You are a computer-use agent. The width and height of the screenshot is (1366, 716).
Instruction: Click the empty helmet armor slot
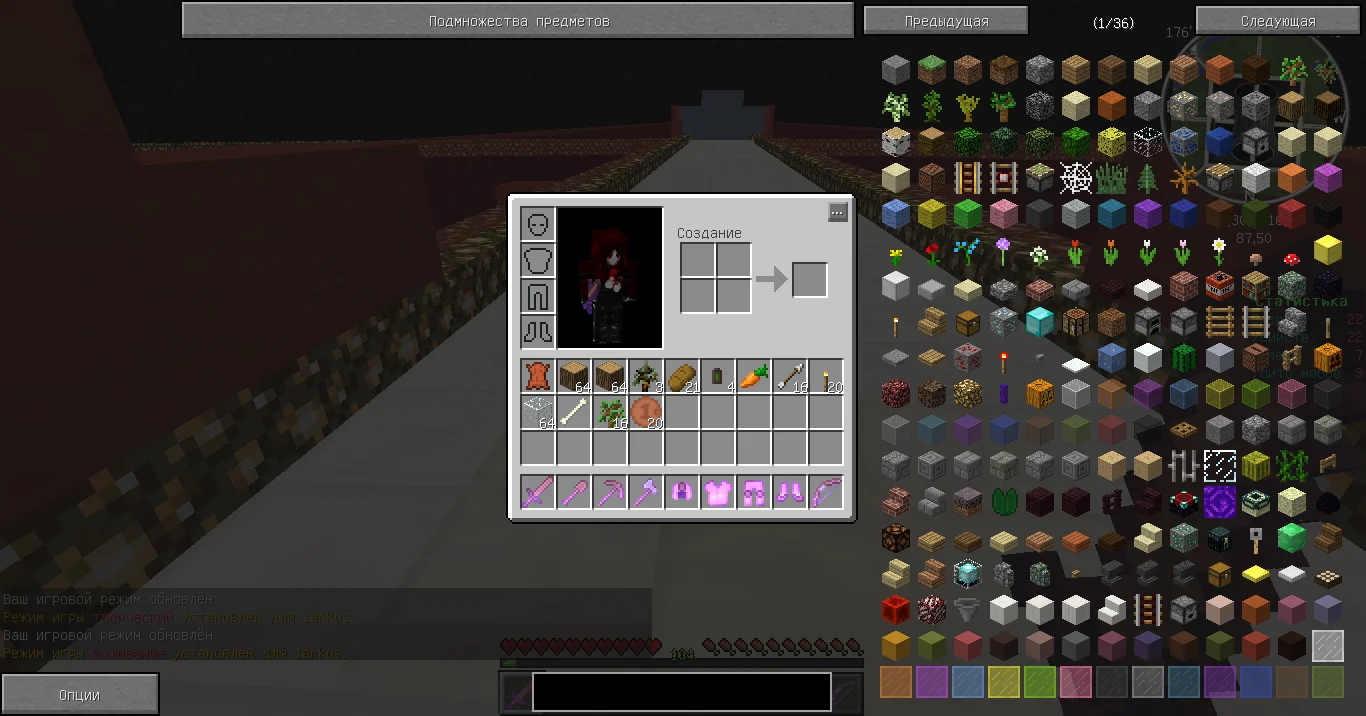(538, 224)
